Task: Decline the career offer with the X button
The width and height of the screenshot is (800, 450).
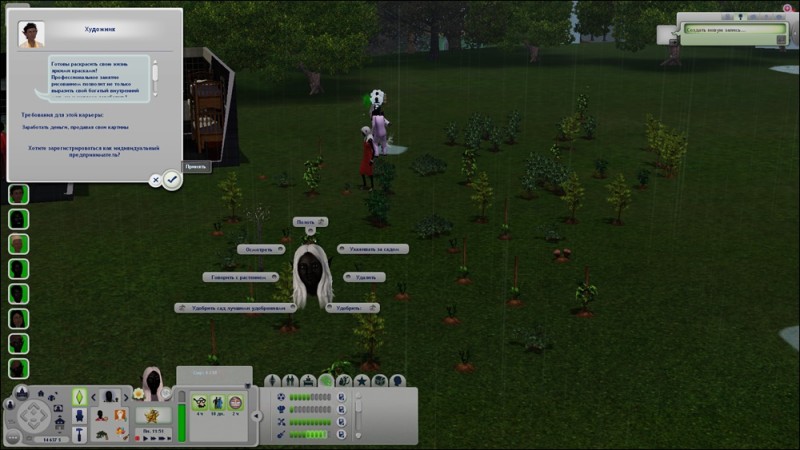Action: [156, 181]
